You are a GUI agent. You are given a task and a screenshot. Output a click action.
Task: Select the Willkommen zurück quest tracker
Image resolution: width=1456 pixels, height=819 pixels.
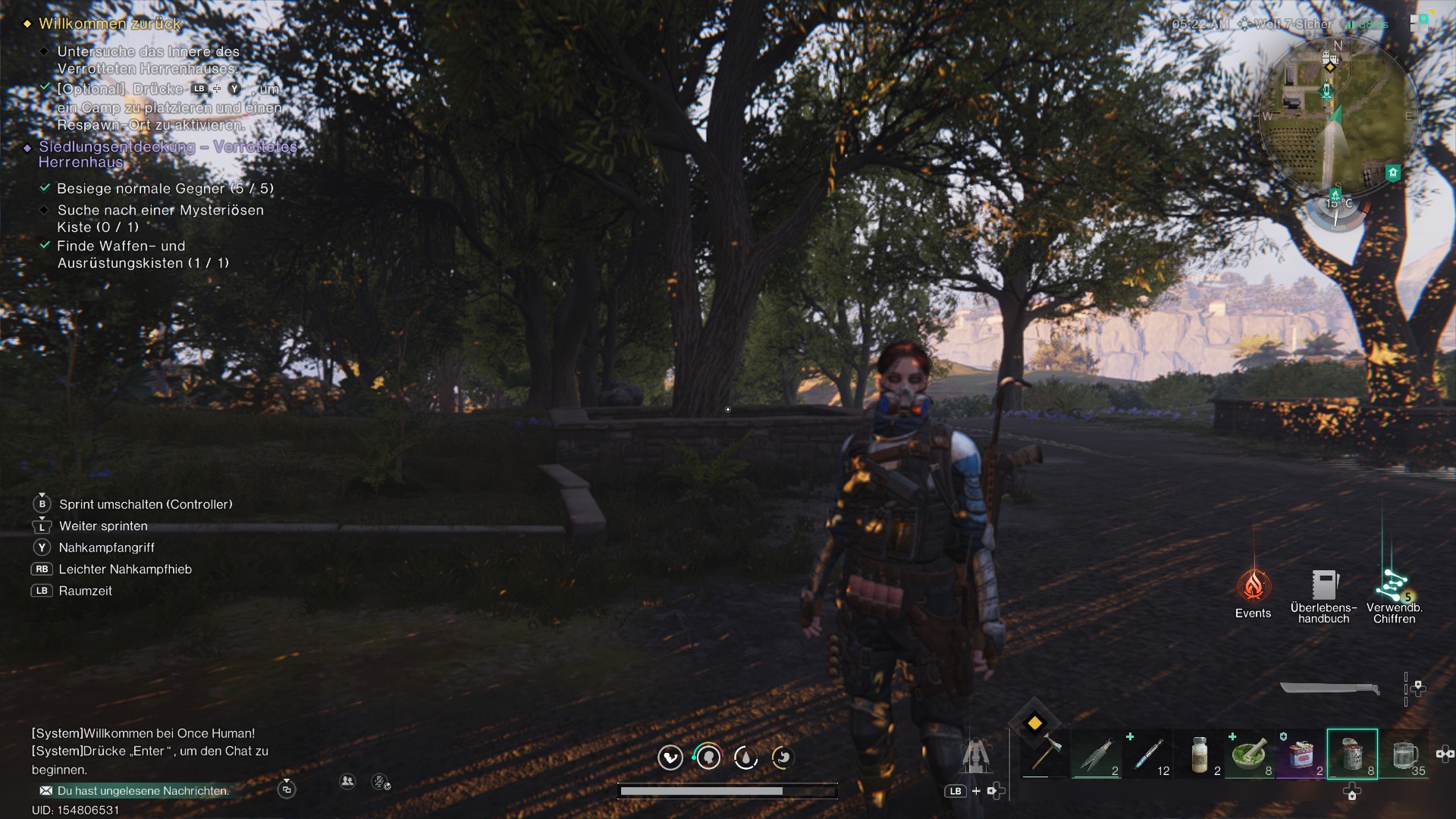pos(110,24)
